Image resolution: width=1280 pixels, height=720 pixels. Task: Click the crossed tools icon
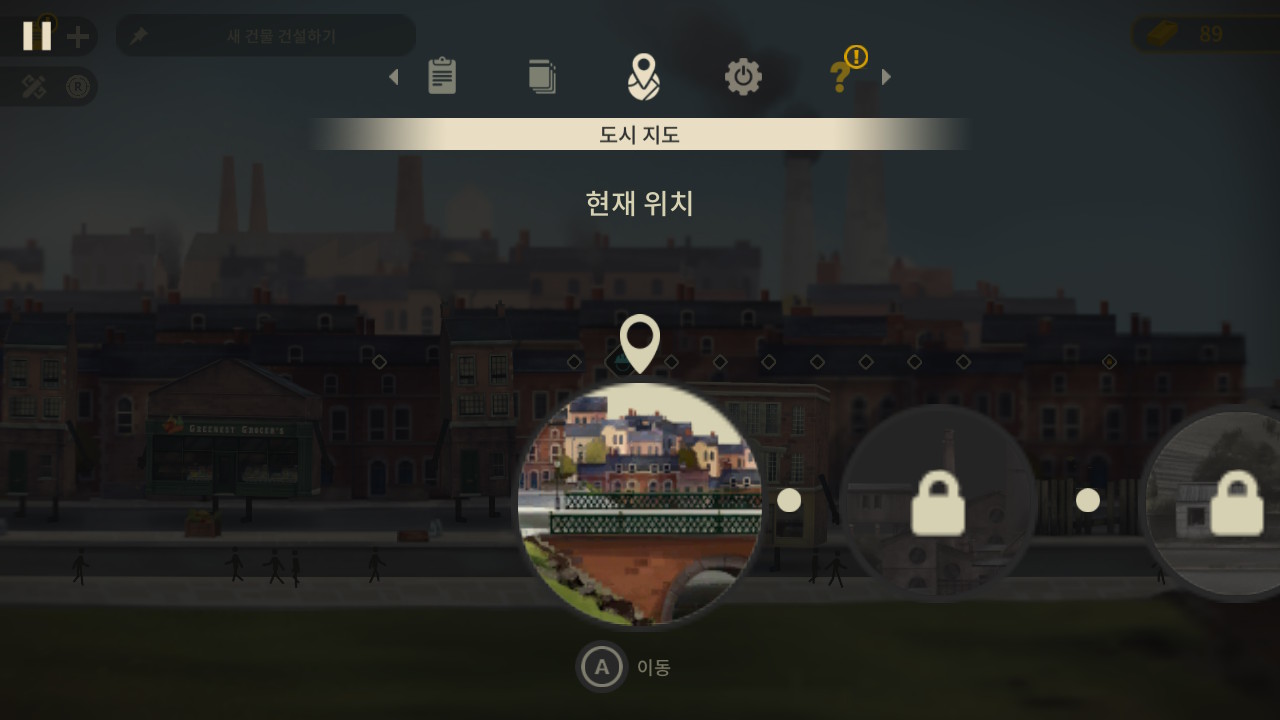[33, 87]
